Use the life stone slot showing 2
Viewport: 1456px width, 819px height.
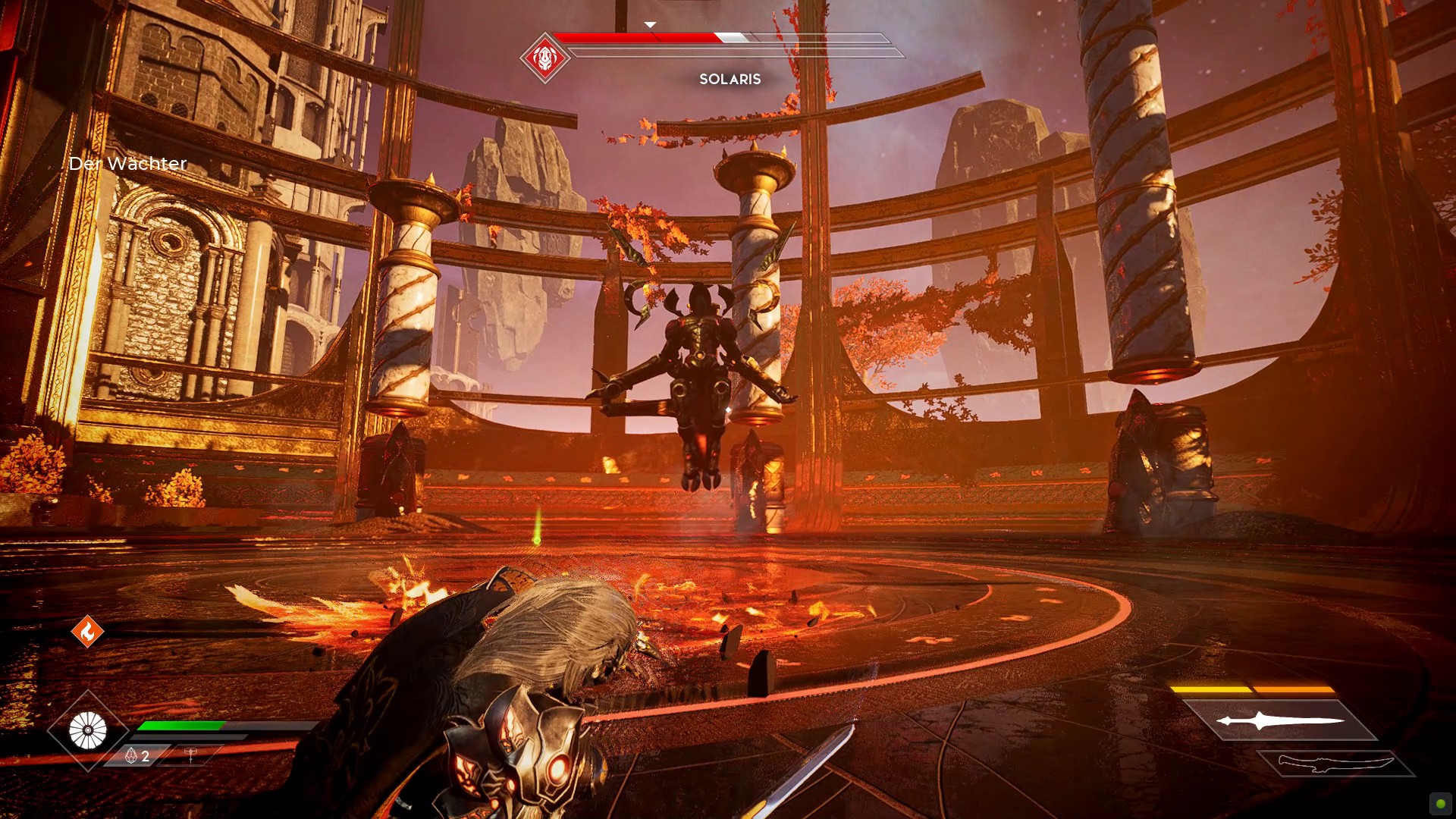coord(137,756)
